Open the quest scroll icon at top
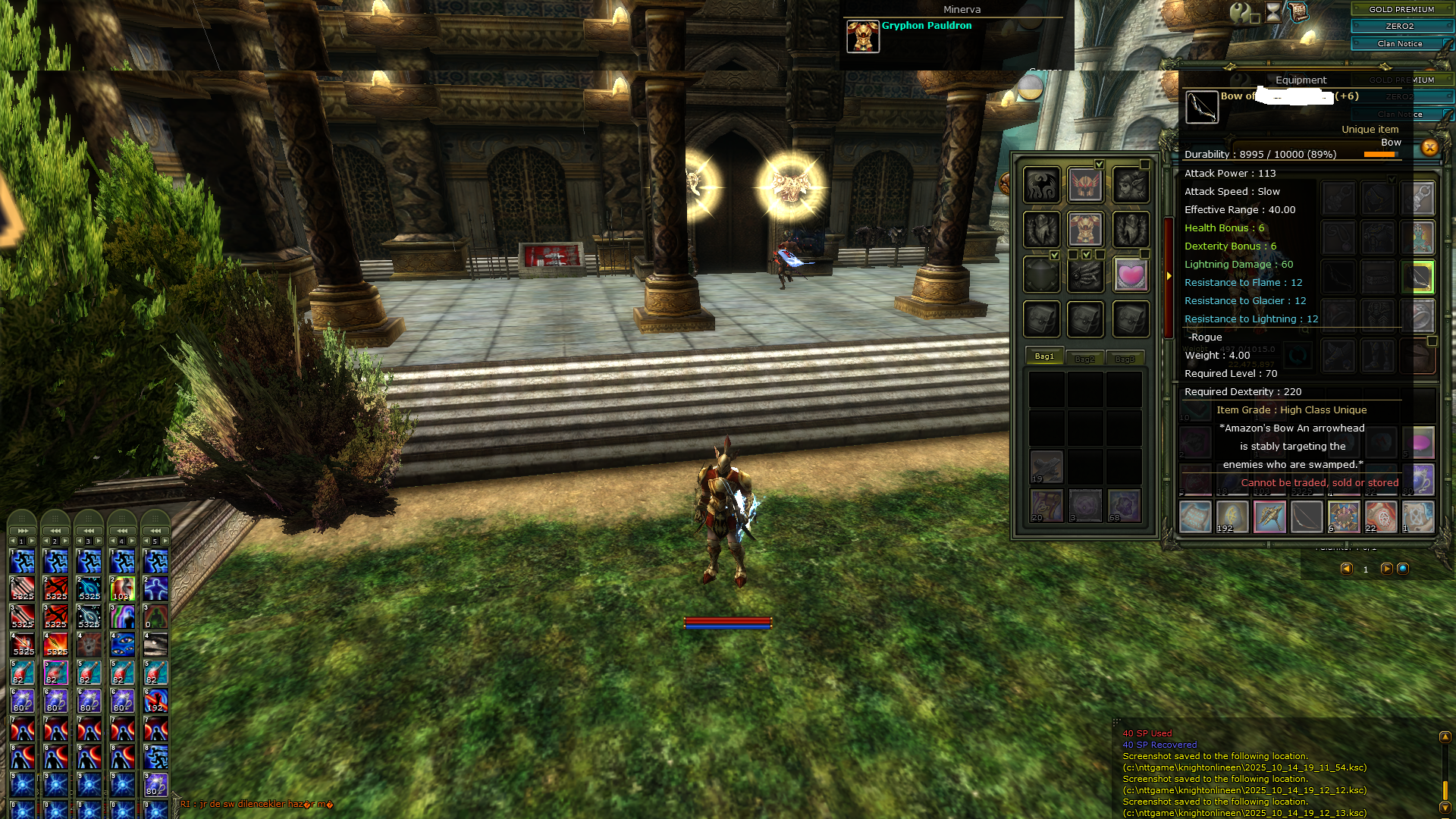Image resolution: width=1456 pixels, height=819 pixels. pyautogui.click(x=1298, y=12)
